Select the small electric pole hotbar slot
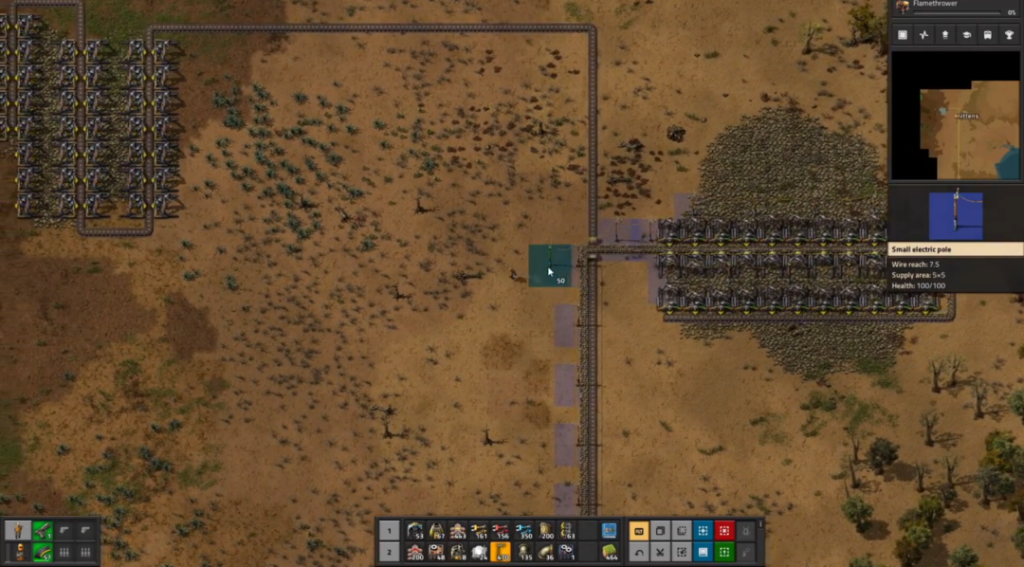 coord(502,551)
